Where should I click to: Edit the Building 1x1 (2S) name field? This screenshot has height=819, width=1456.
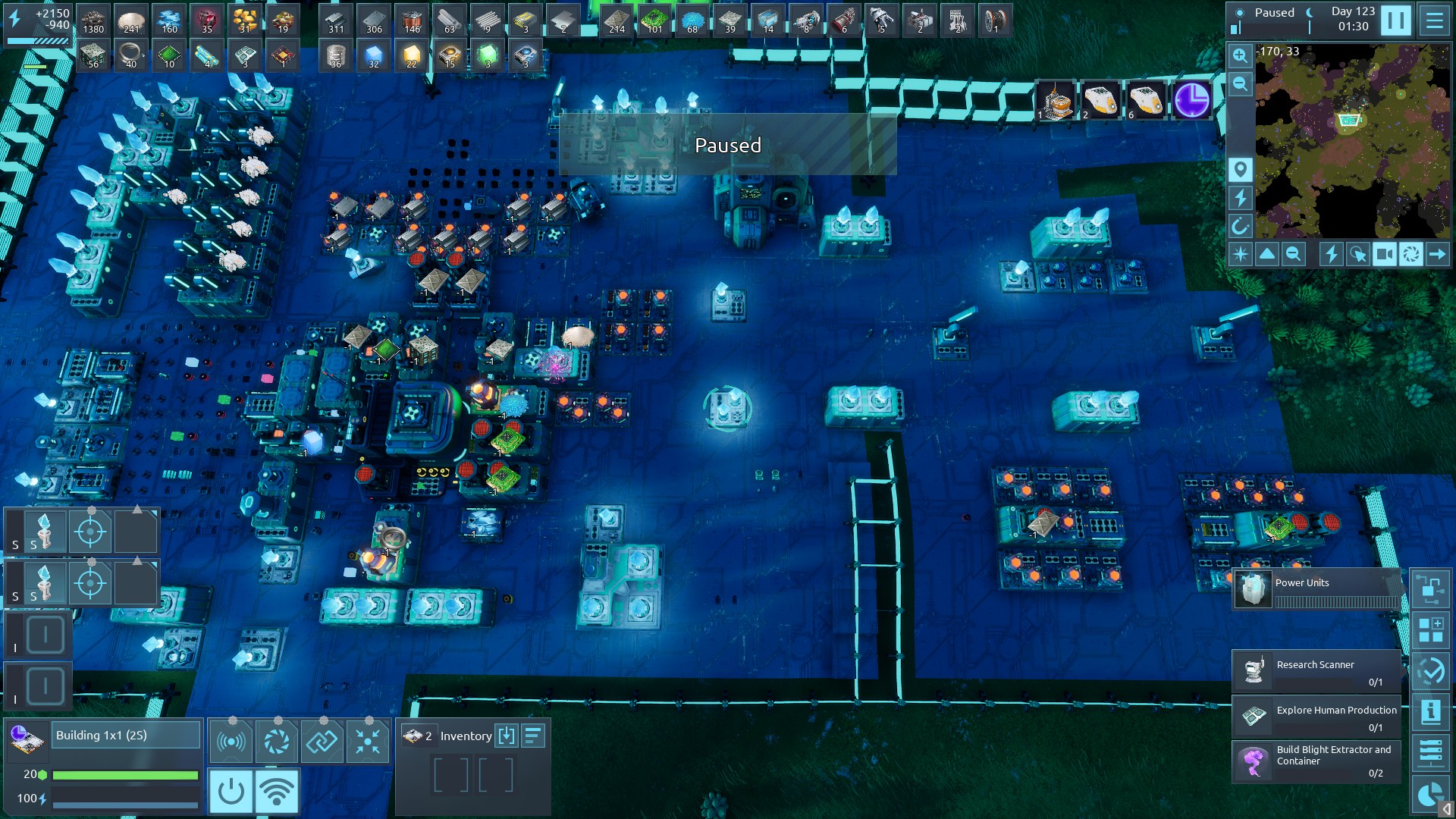pyautogui.click(x=126, y=736)
